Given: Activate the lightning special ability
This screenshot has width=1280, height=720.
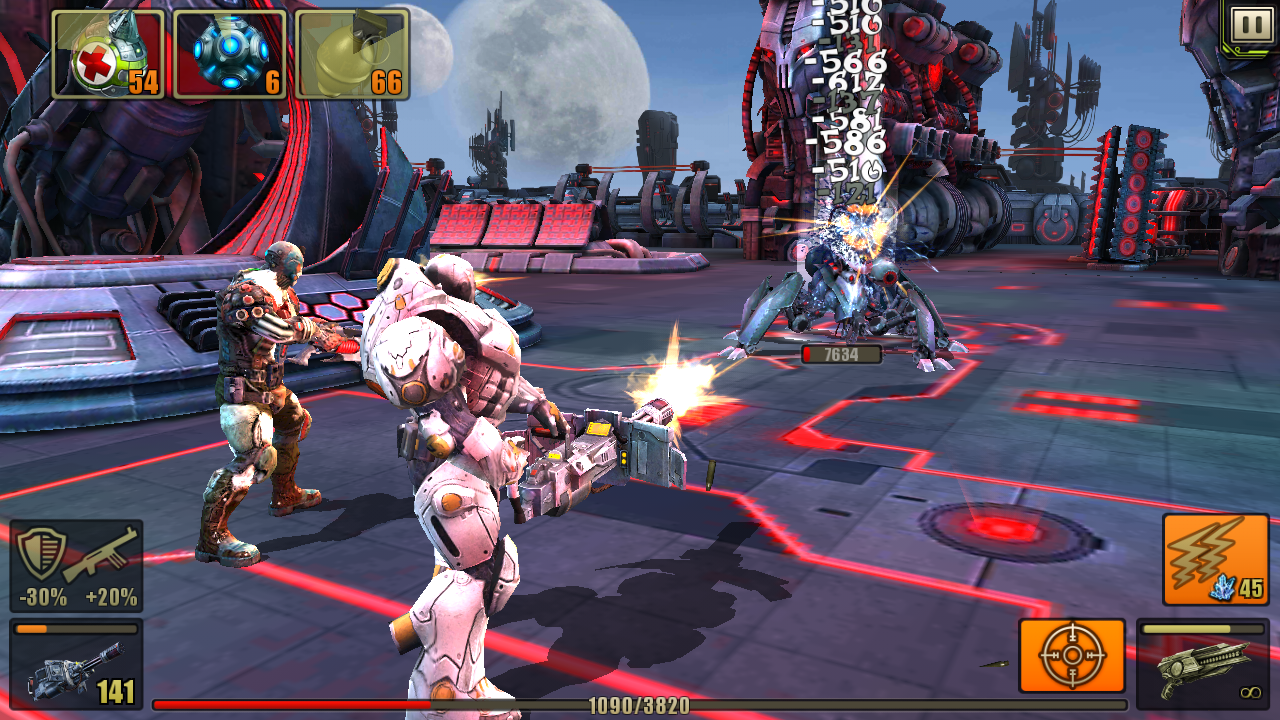Looking at the screenshot, I should point(1215,559).
